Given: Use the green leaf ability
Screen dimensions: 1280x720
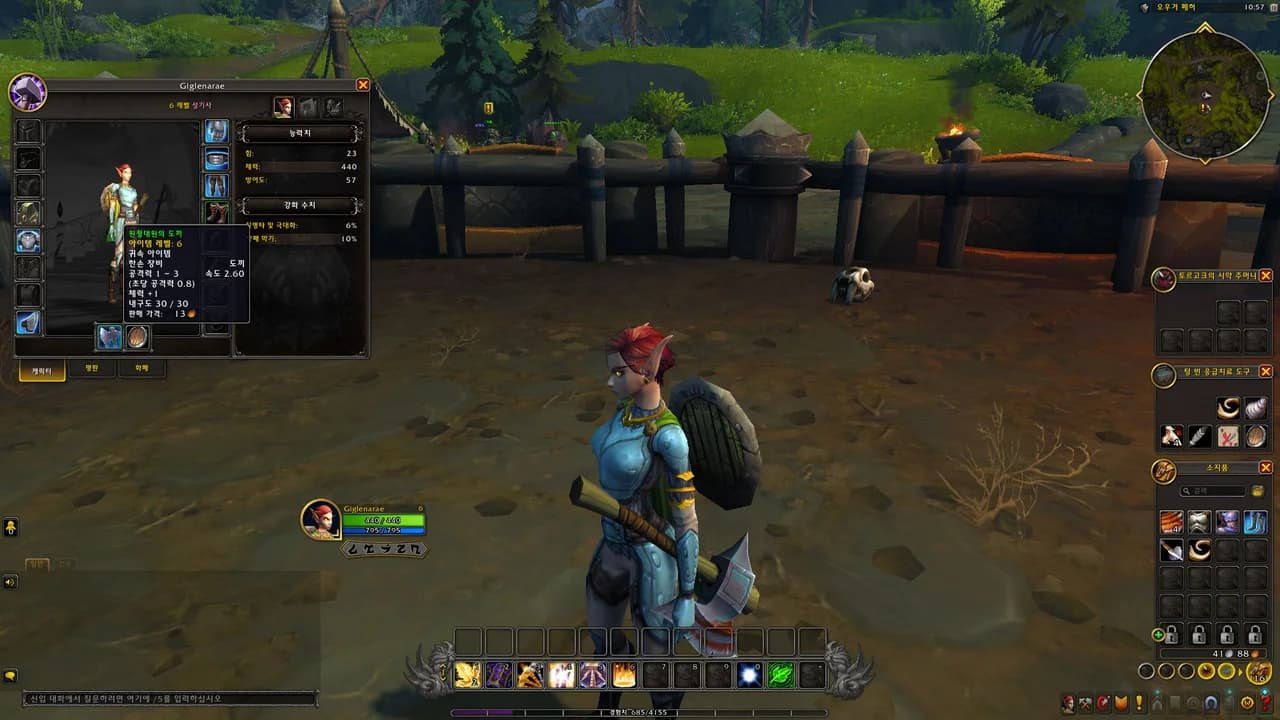Looking at the screenshot, I should coord(780,676).
